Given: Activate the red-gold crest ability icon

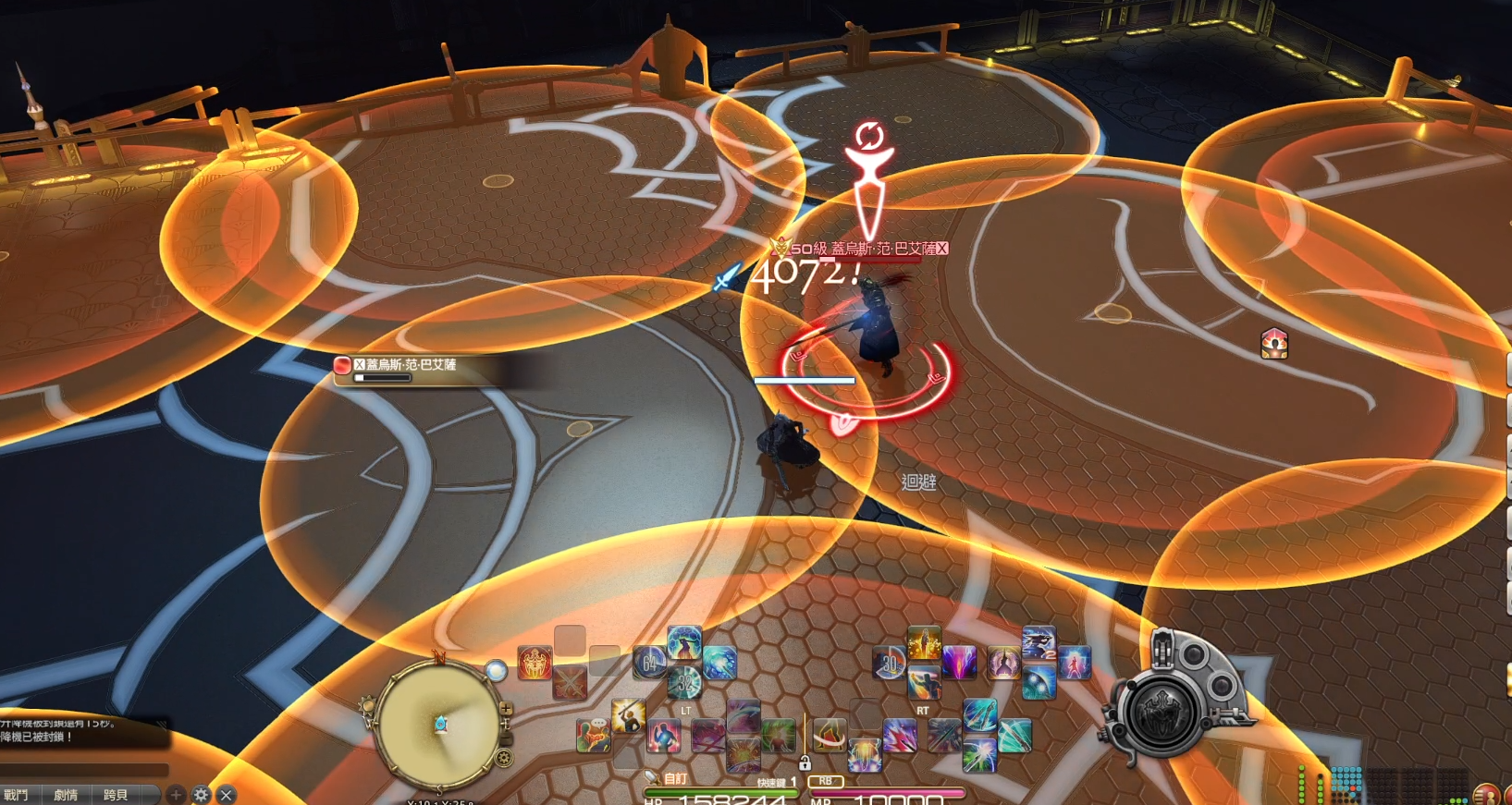Looking at the screenshot, I should click(535, 663).
